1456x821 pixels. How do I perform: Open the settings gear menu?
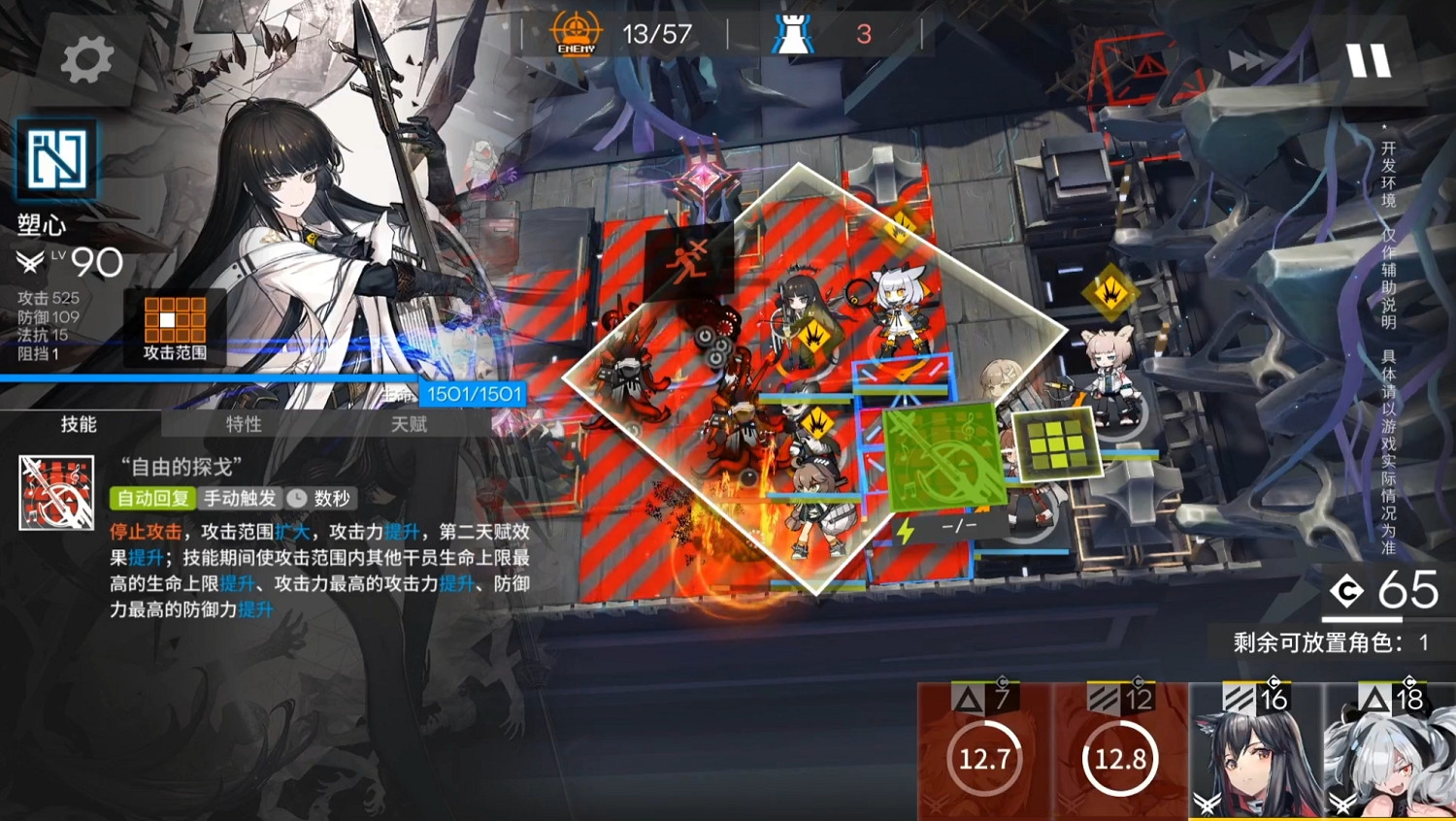click(x=85, y=56)
